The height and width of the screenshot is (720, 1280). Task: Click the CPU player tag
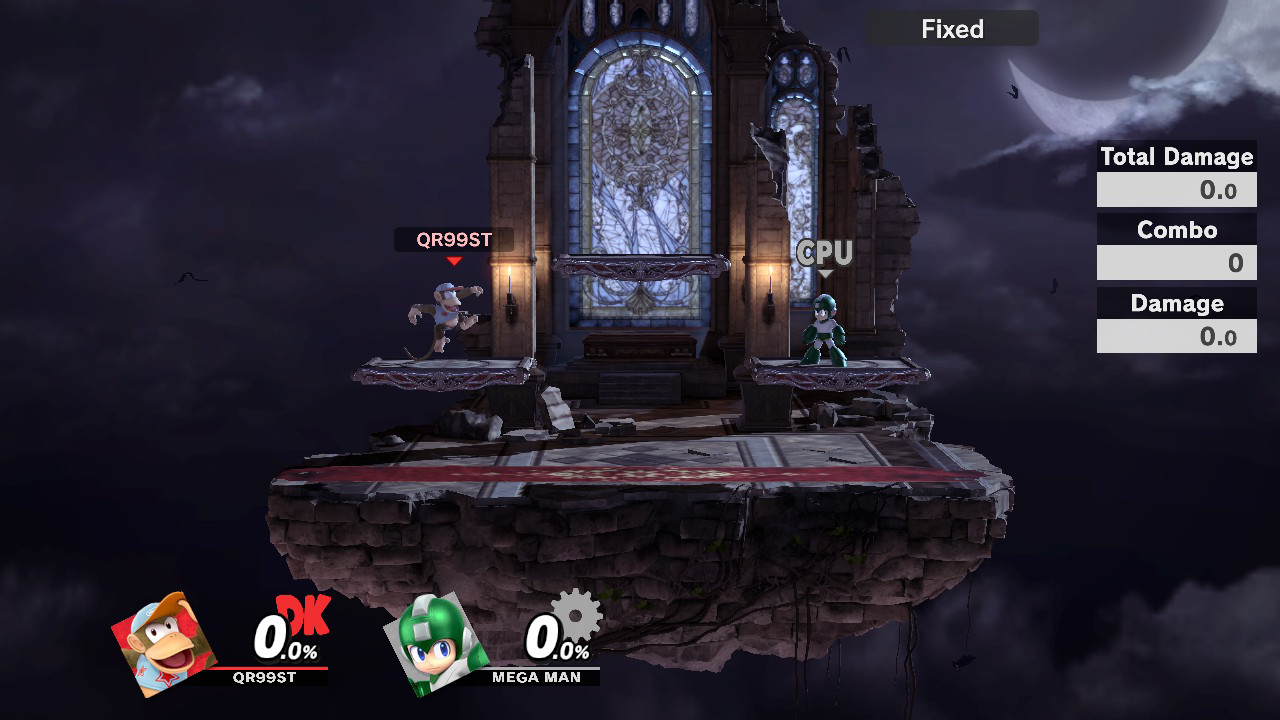(x=823, y=252)
